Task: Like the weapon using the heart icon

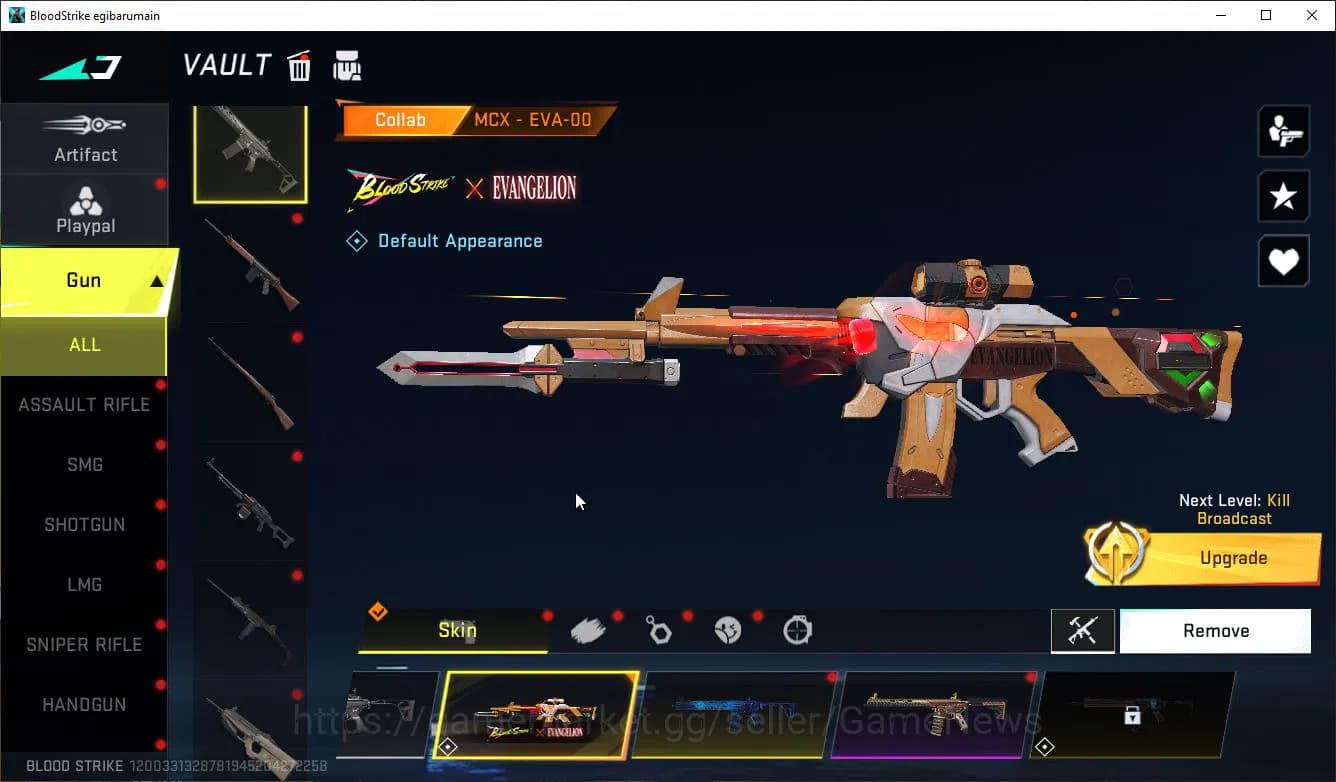Action: 1283,261
